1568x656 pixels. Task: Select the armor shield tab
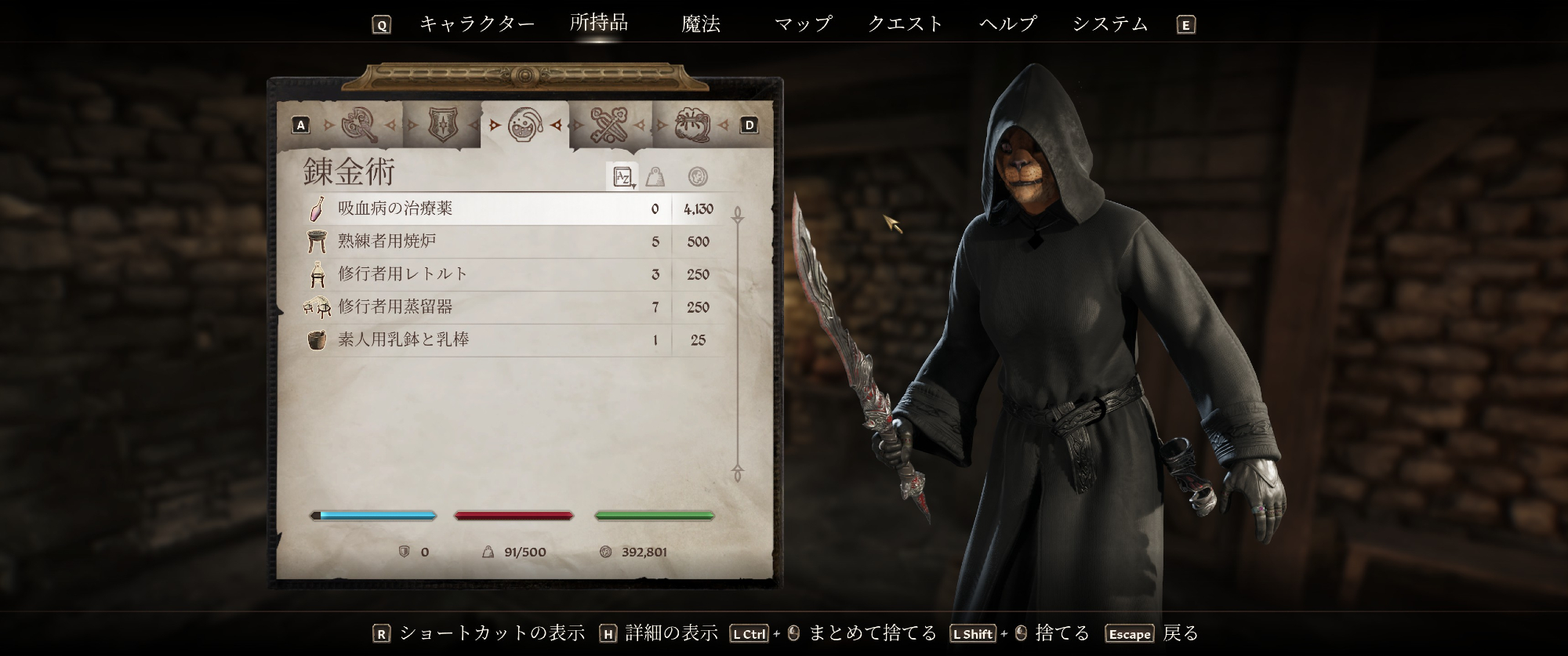click(x=442, y=125)
